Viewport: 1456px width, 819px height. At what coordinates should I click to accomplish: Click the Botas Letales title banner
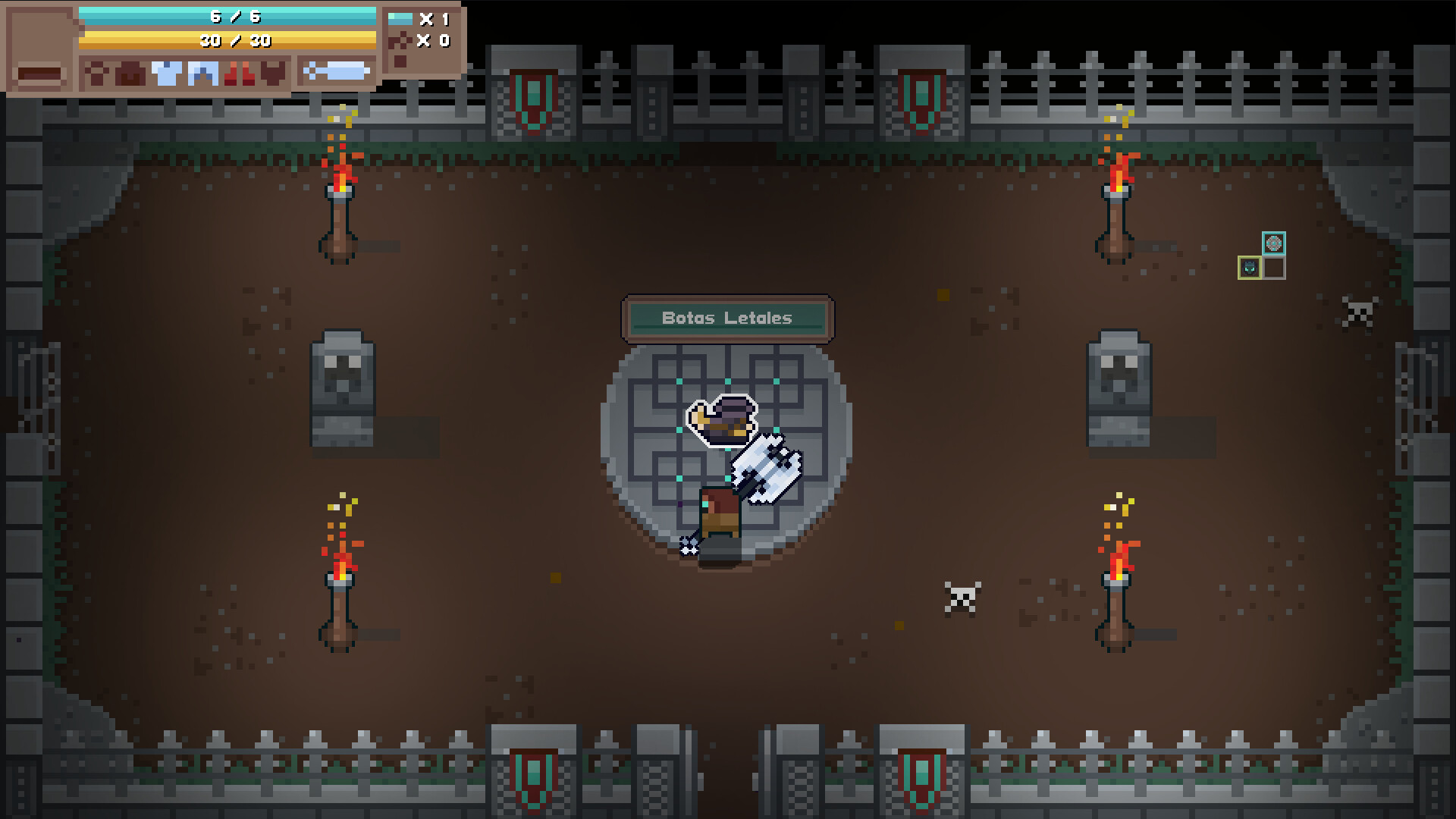(x=727, y=318)
